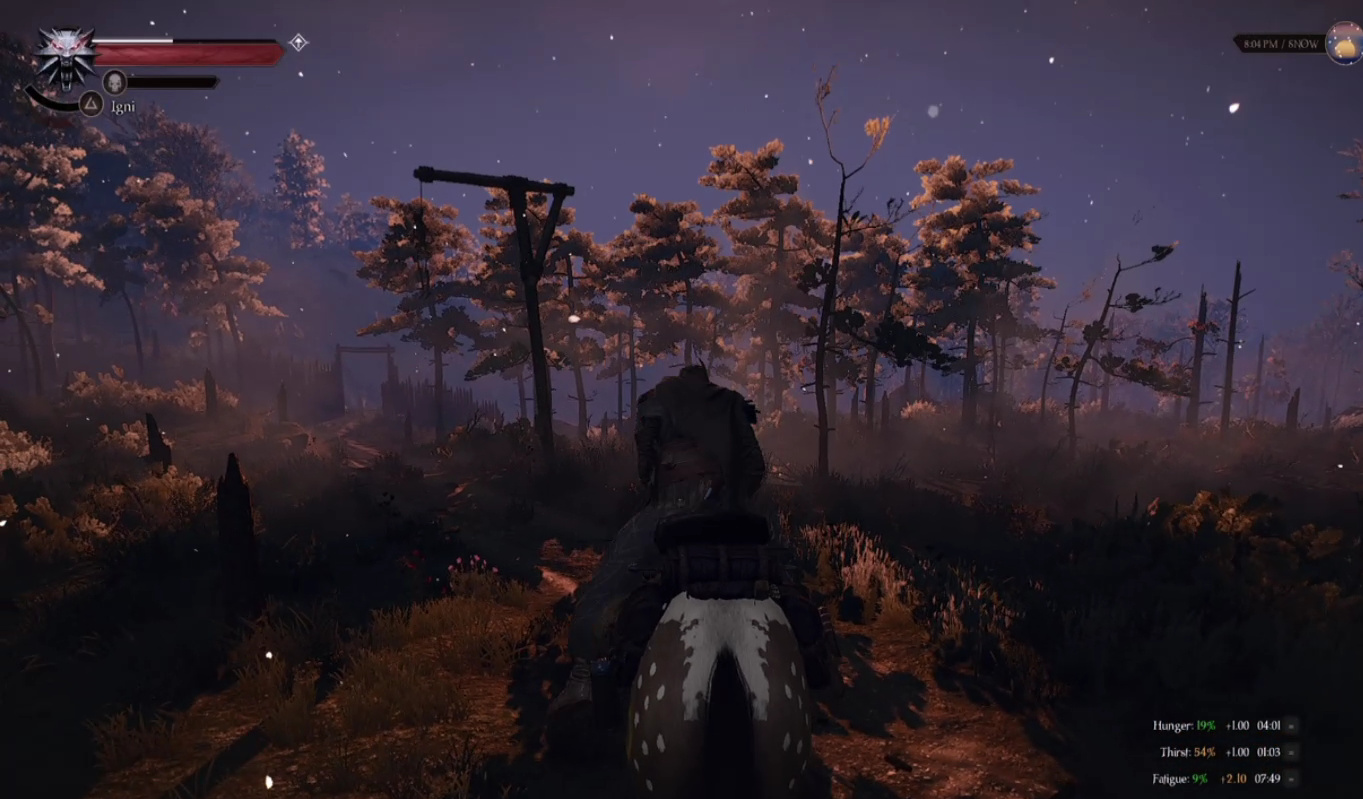This screenshot has width=1363, height=799.
Task: Click the skull toxicity icon
Action: click(x=114, y=82)
